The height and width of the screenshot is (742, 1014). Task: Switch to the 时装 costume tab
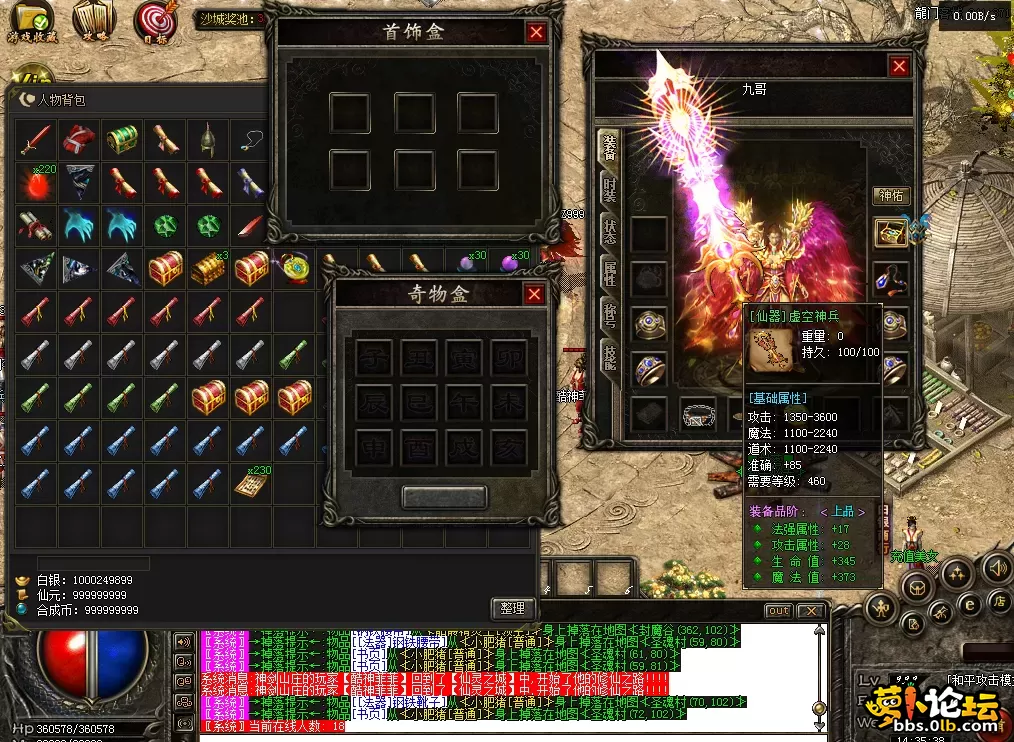pyautogui.click(x=608, y=190)
